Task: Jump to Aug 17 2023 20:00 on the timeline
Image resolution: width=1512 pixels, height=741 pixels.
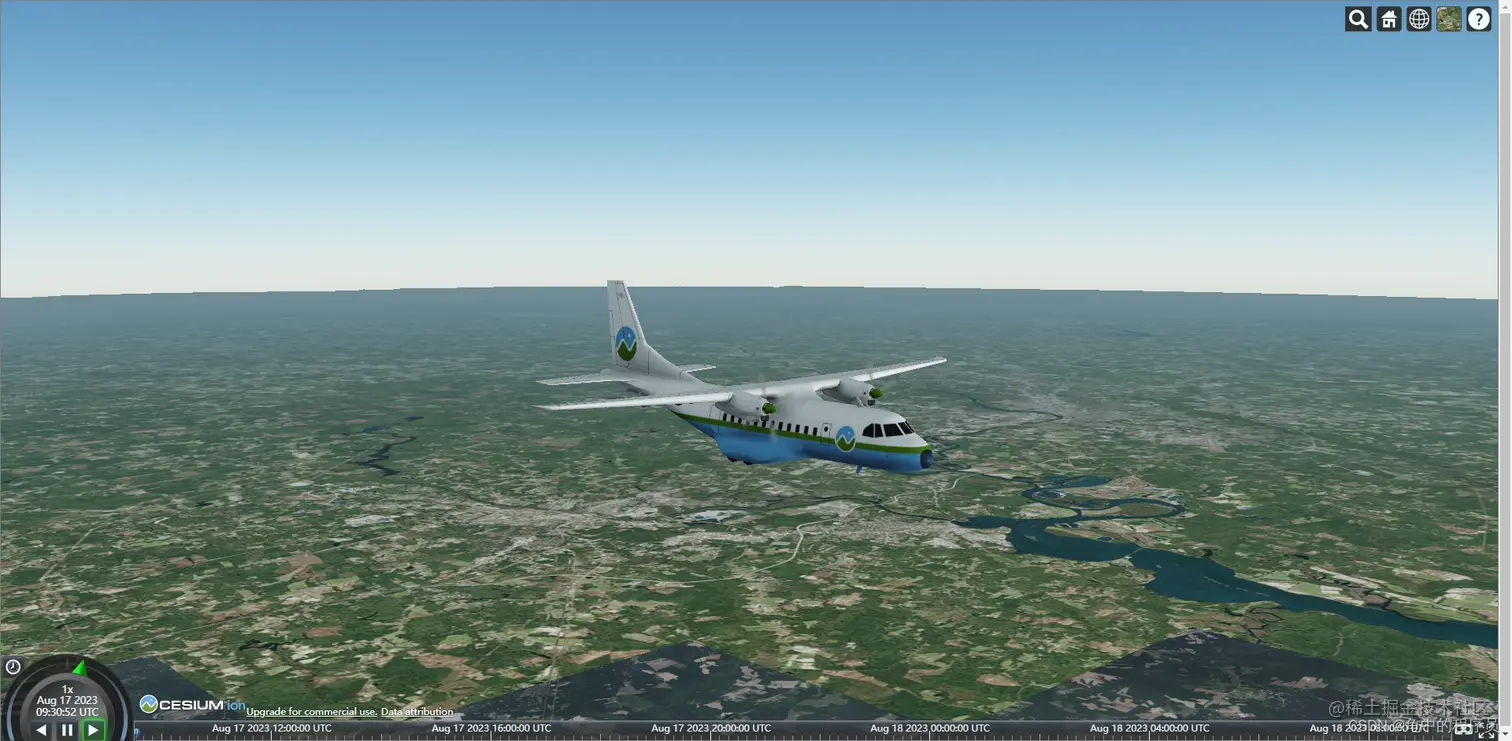Action: (711, 729)
